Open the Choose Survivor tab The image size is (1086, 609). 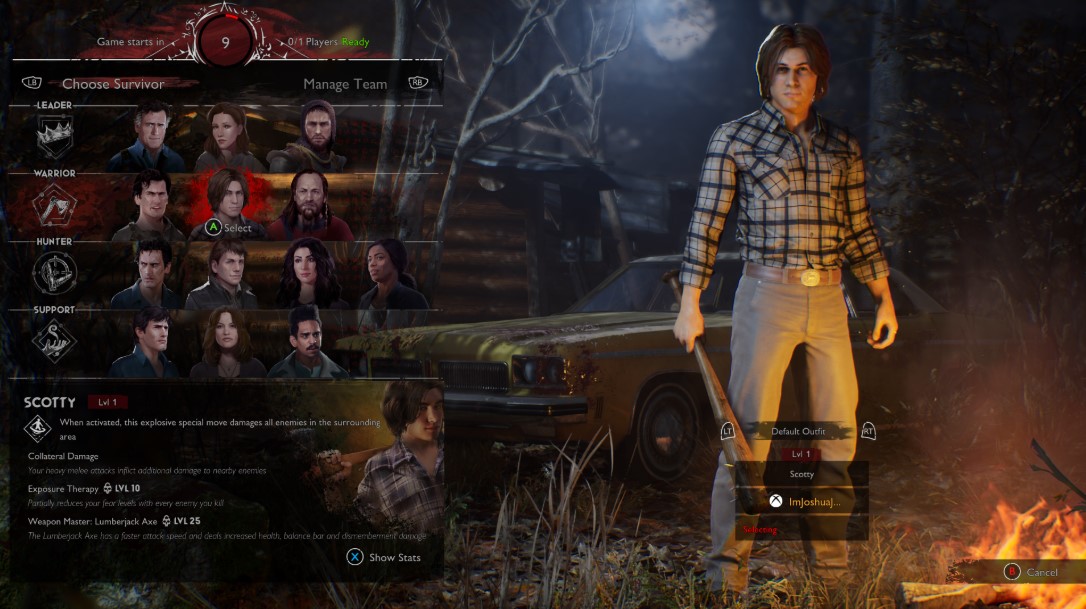coord(113,84)
